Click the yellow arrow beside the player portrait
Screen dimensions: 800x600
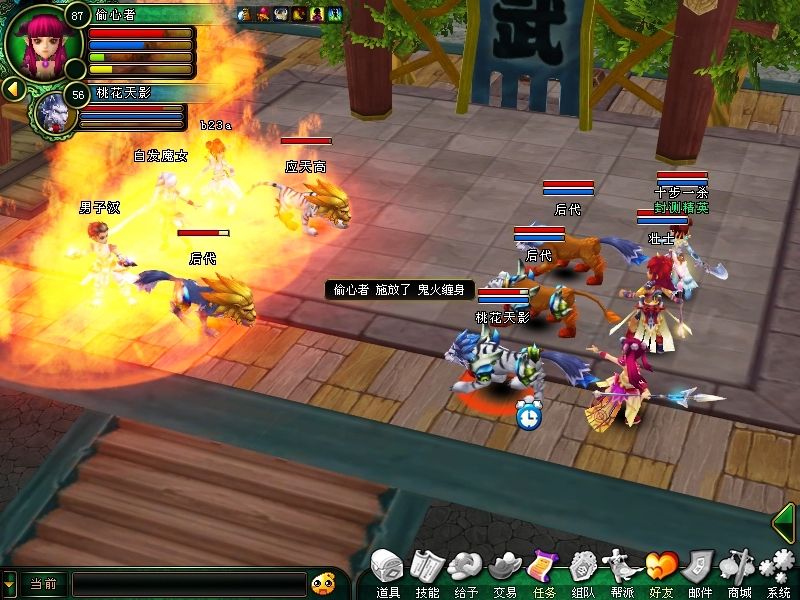pyautogui.click(x=13, y=90)
